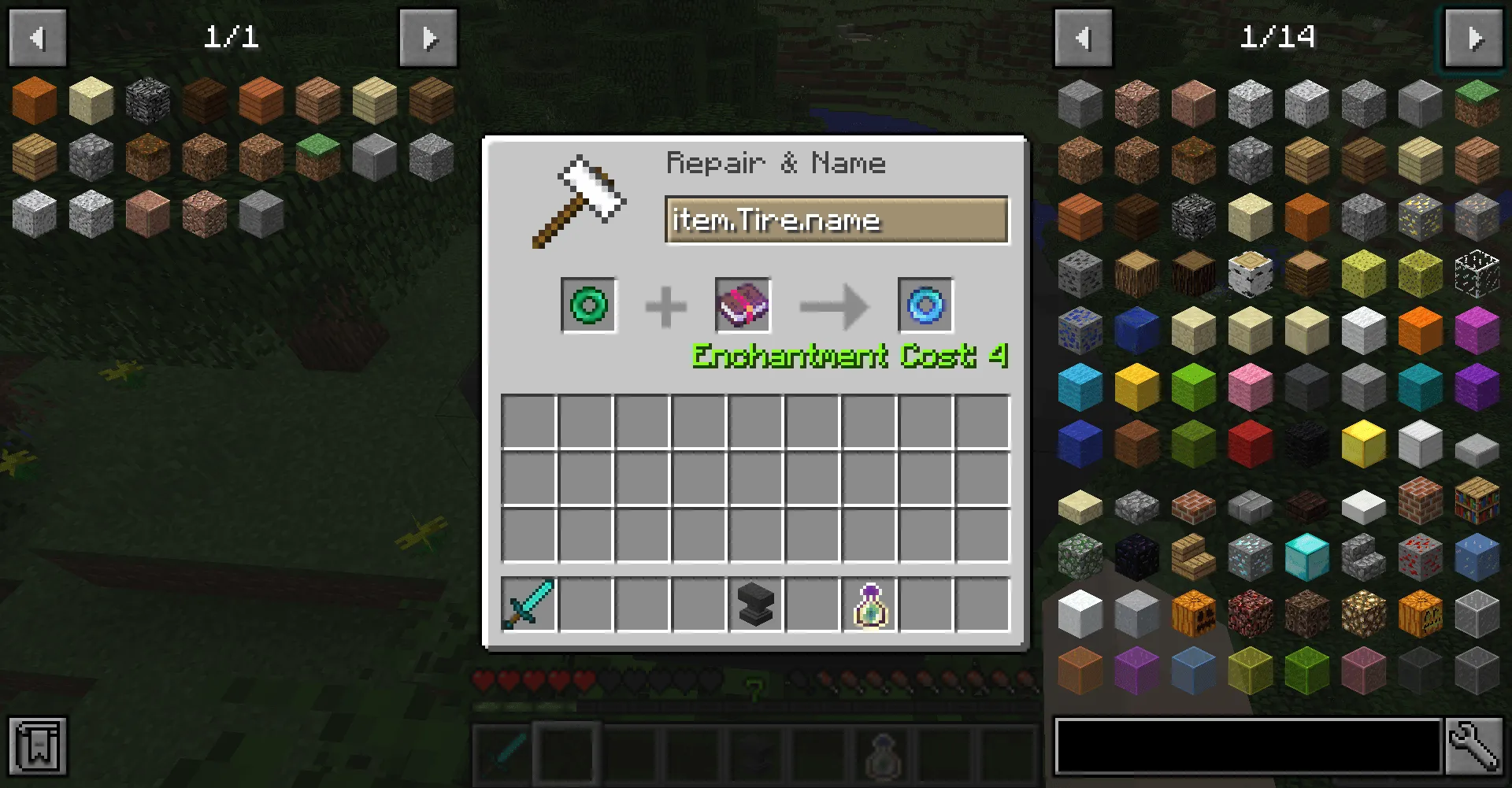The image size is (1512, 788).
Task: Select the enchanted book in the anvil slot
Action: pos(741,305)
